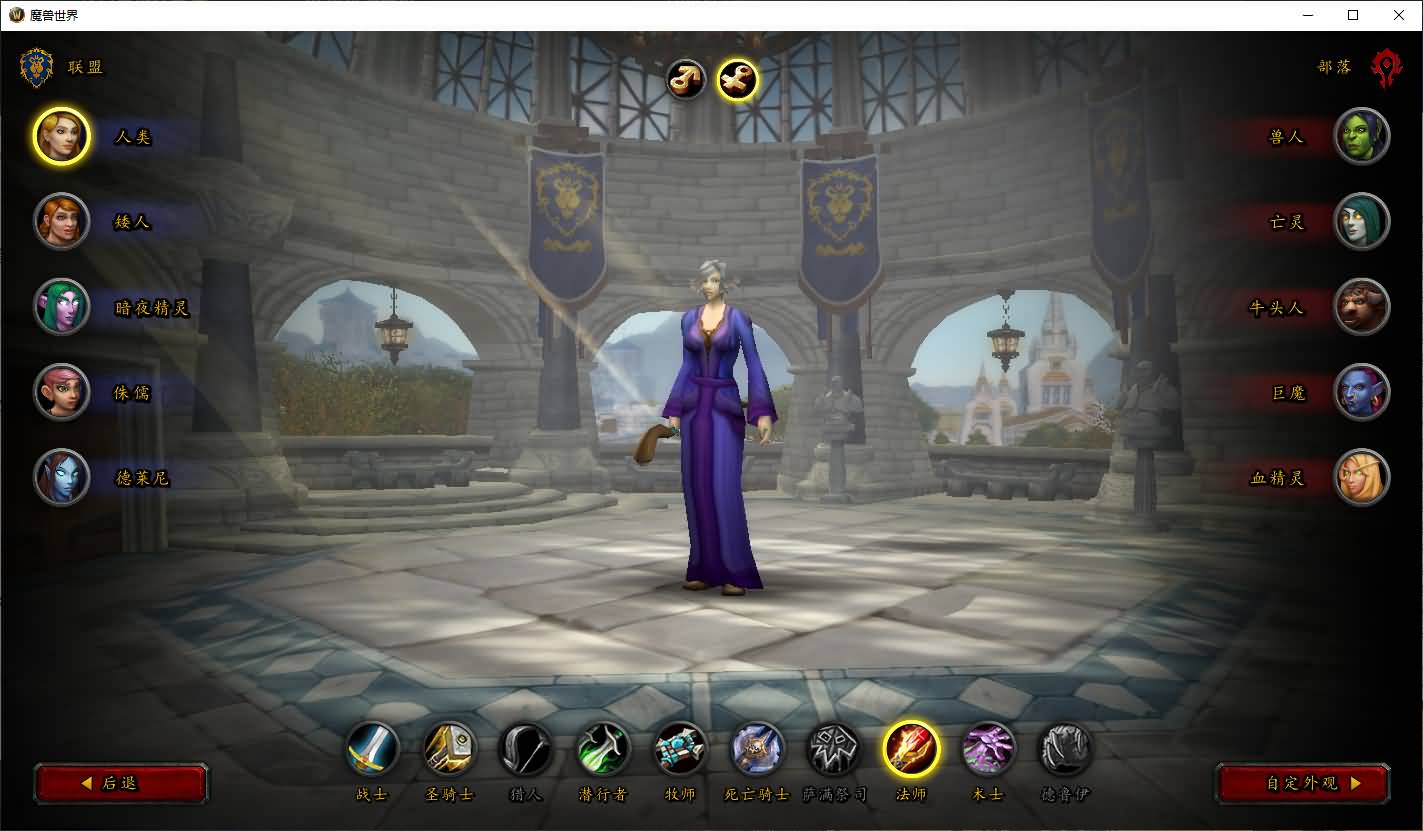Continue to 自定外观 appearance customization
This screenshot has width=1423, height=831.
click(x=1302, y=783)
